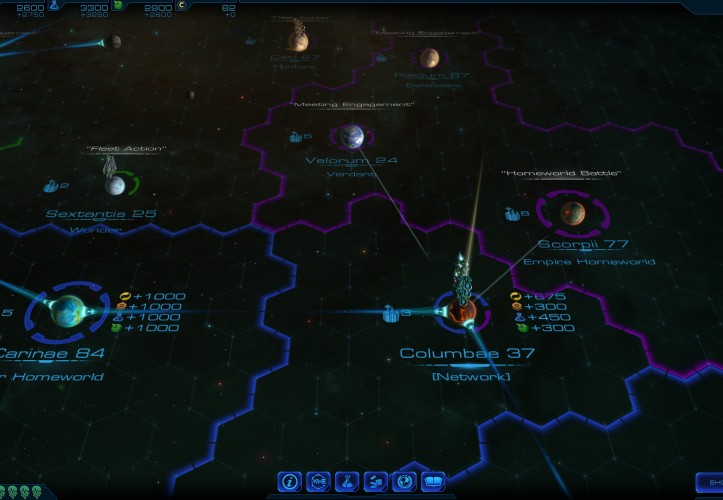Screen dimensions: 723x500
Task: Open the research flask icon in the toolbar
Action: 347,481
